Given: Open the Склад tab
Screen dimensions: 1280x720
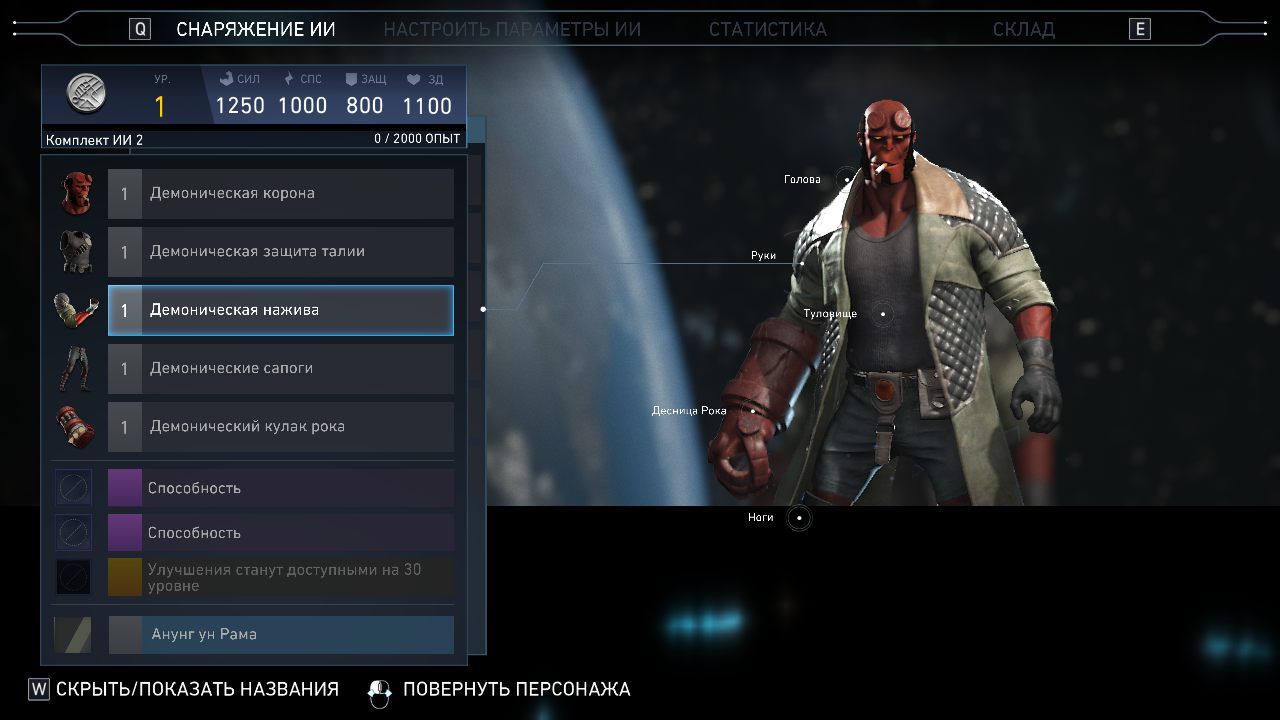Looking at the screenshot, I should click(x=1023, y=29).
